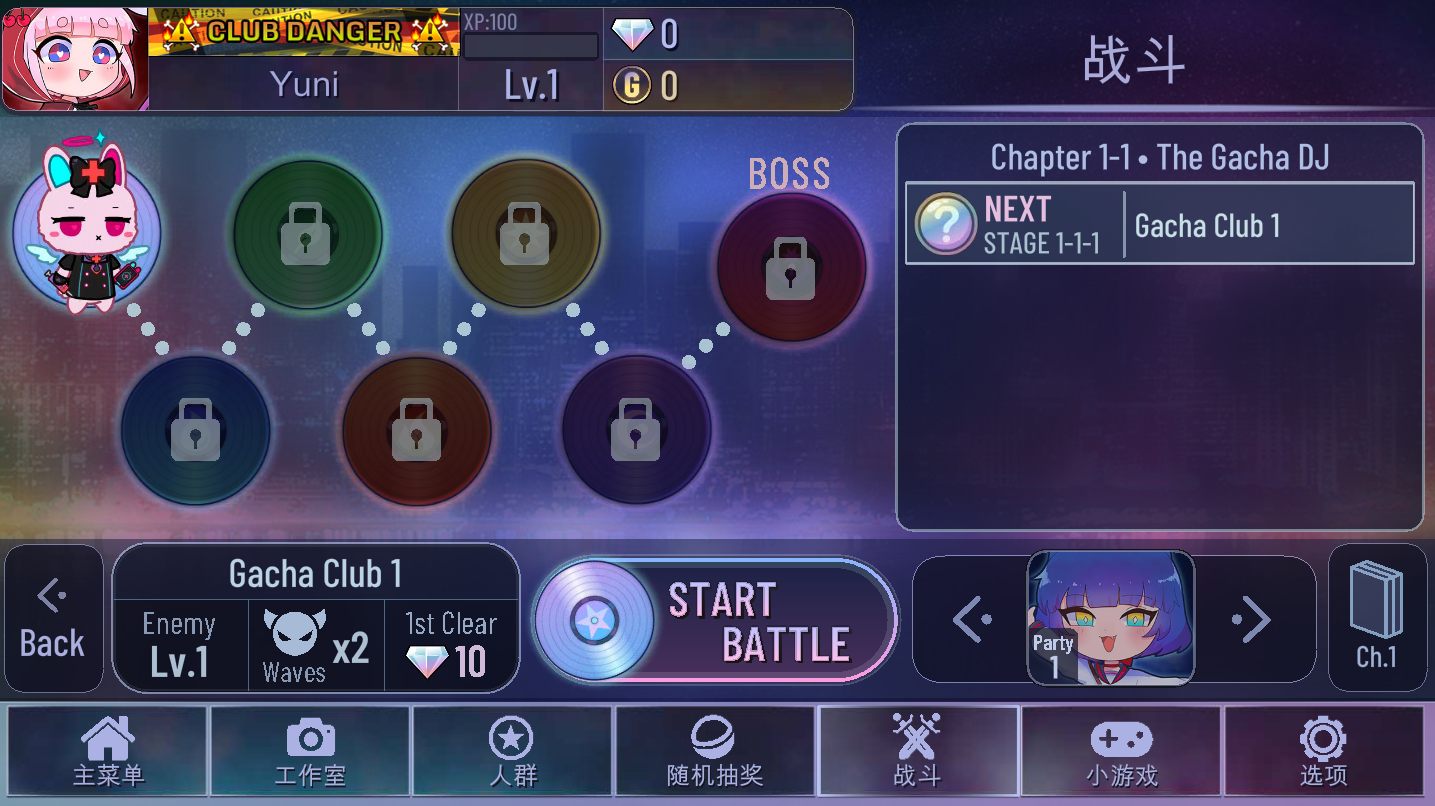Switch to the previous party with left arrow
Image resolution: width=1435 pixels, height=806 pixels.
(x=971, y=620)
